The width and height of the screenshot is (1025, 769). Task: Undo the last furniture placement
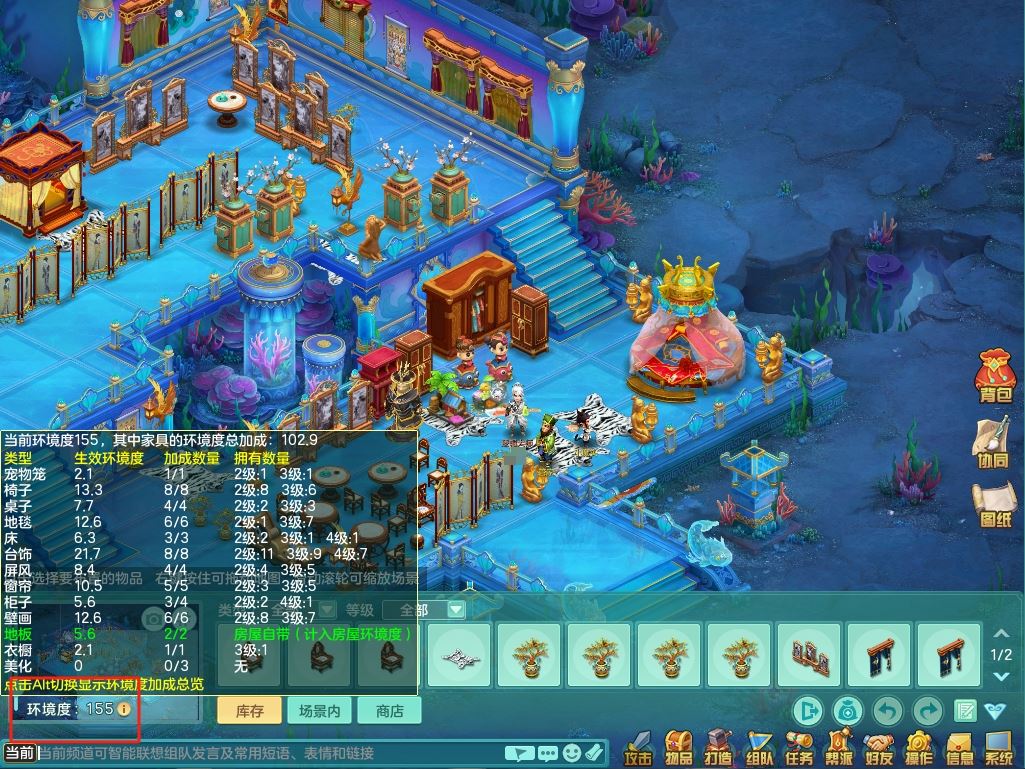point(888,711)
